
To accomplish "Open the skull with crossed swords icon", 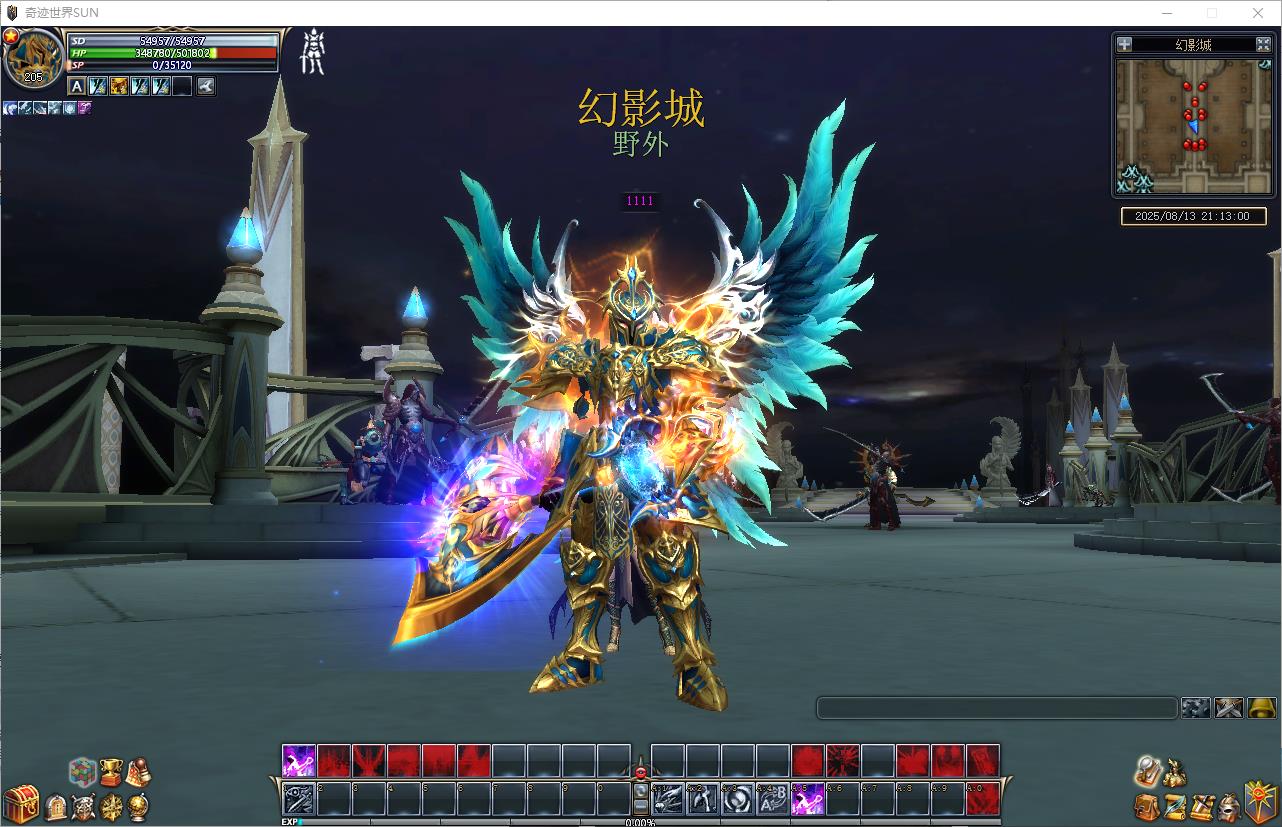I will (84, 806).
